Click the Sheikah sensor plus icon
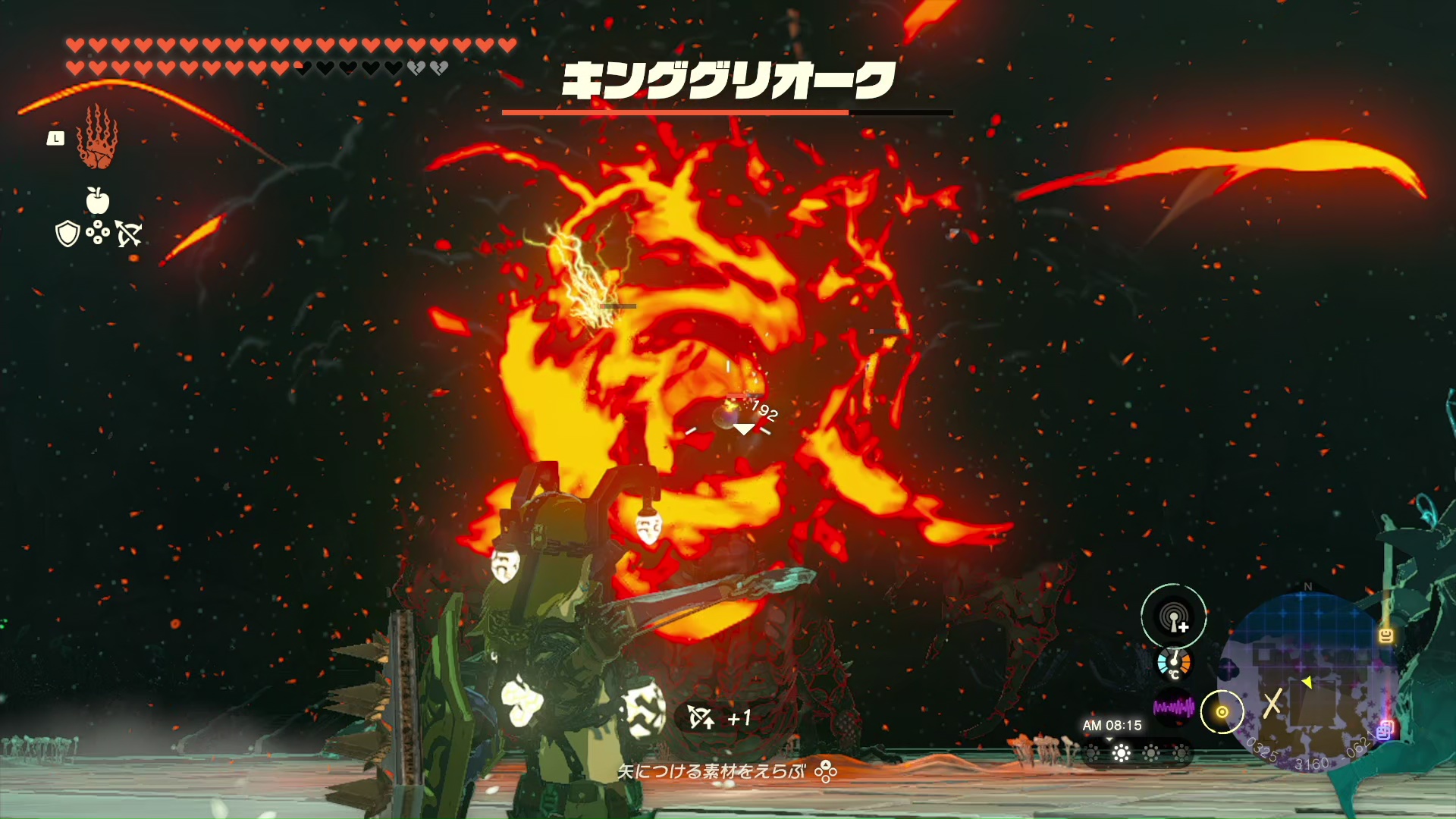The image size is (1456, 819). (x=1174, y=617)
